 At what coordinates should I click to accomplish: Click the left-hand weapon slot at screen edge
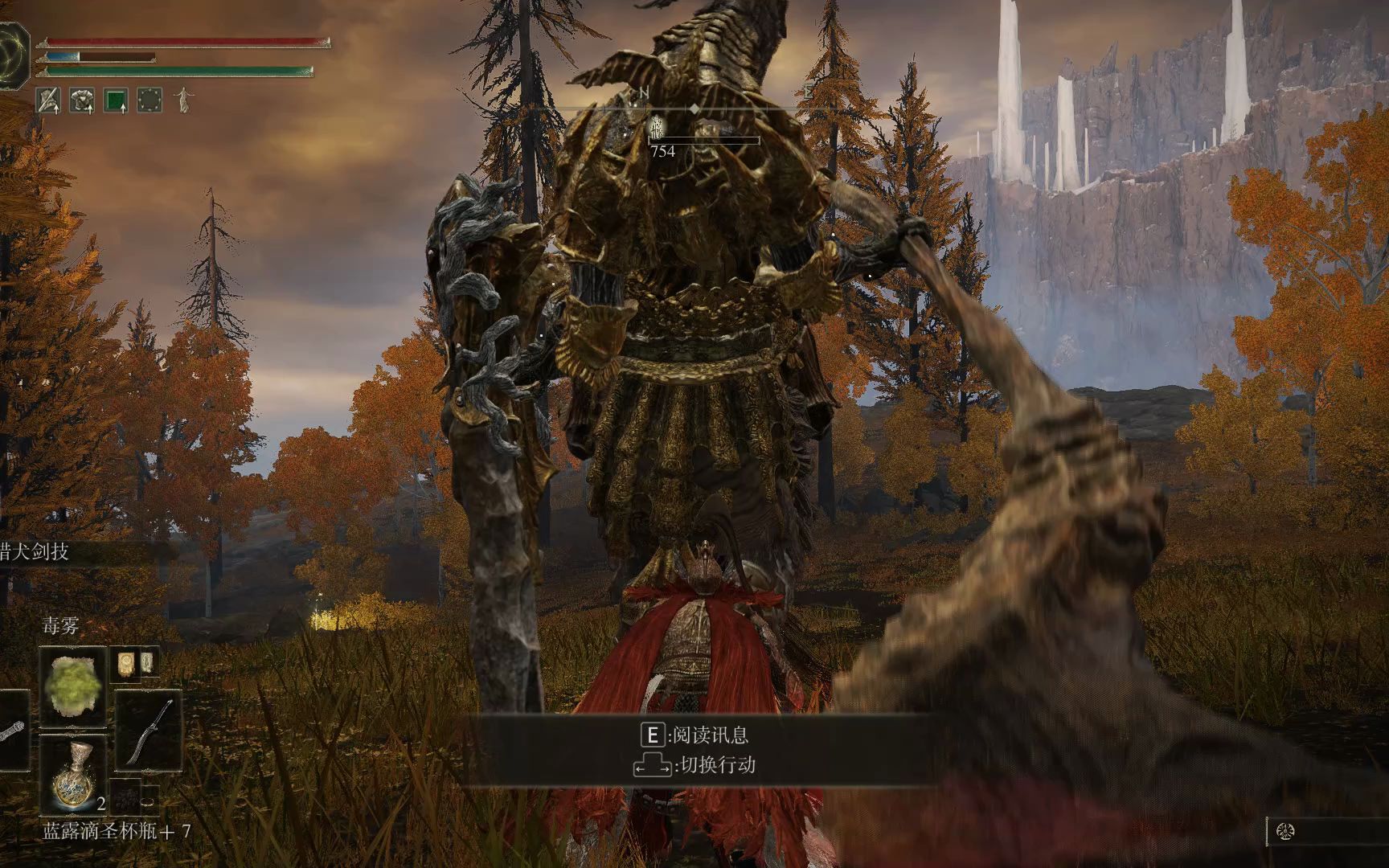tap(11, 730)
